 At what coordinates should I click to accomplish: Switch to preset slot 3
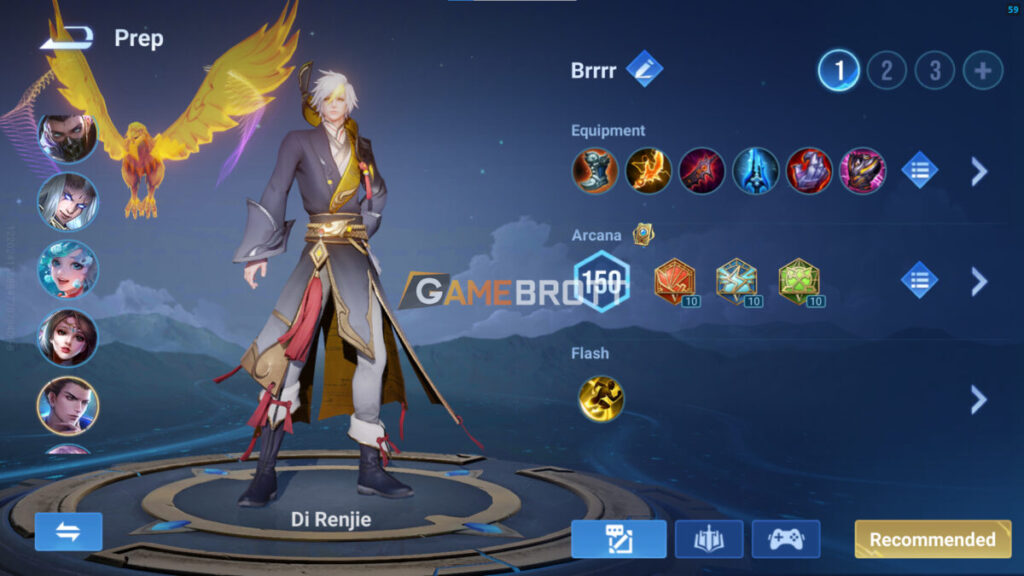pyautogui.click(x=935, y=70)
